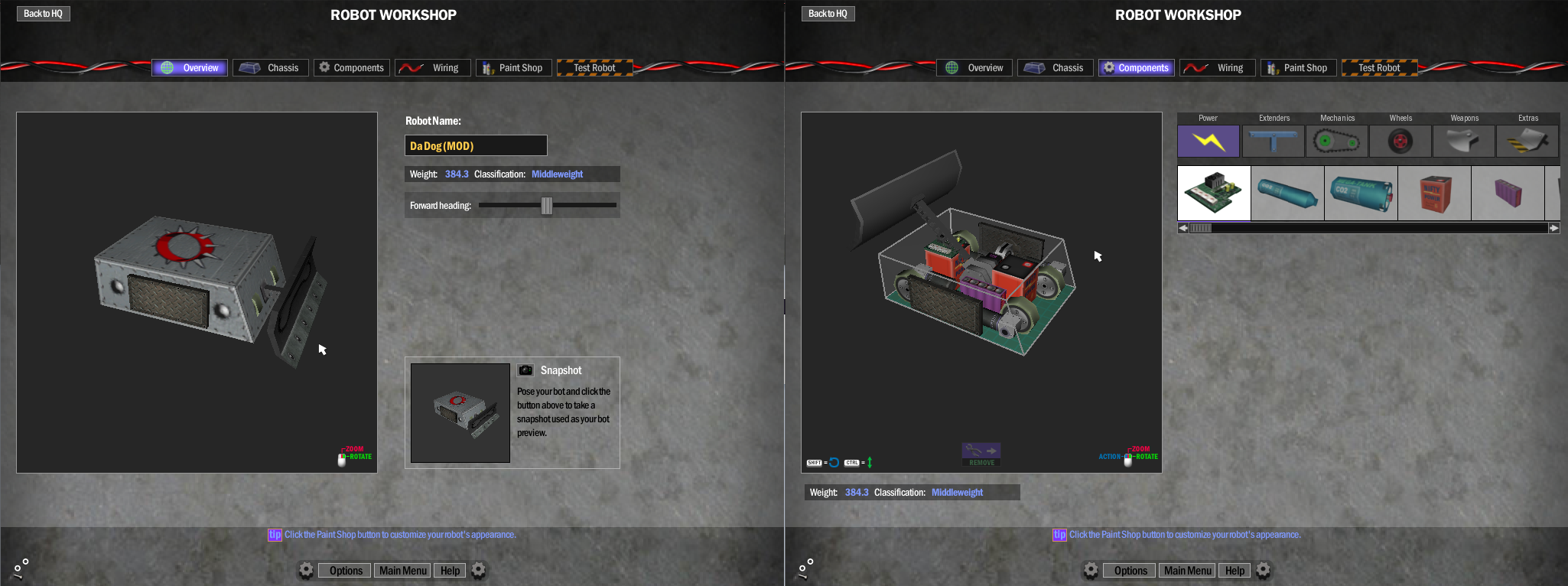The image size is (1568, 586).
Task: Click the highlighted Overview tab
Action: [x=190, y=67]
